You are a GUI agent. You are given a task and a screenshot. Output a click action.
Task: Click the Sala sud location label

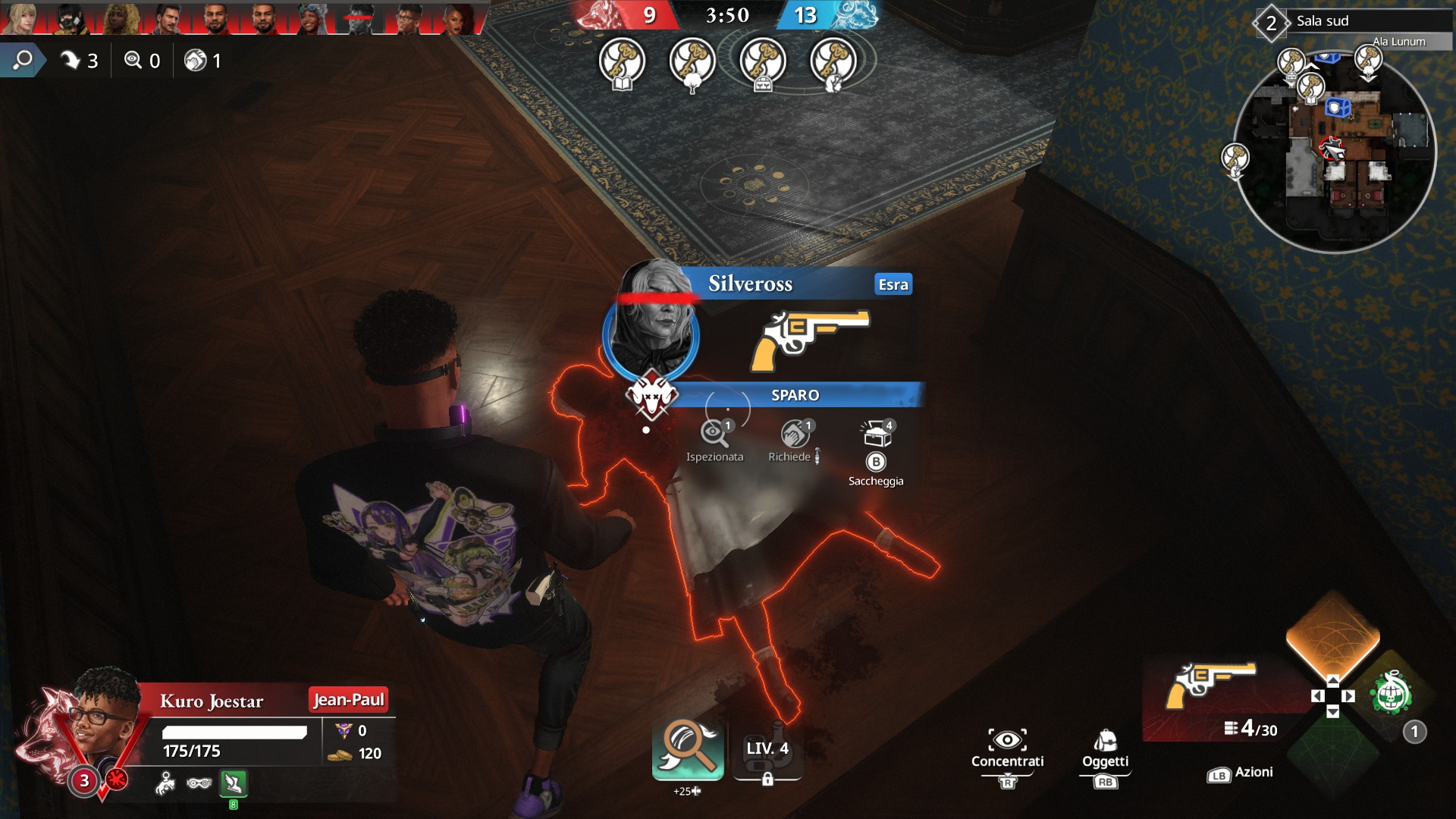pos(1323,21)
